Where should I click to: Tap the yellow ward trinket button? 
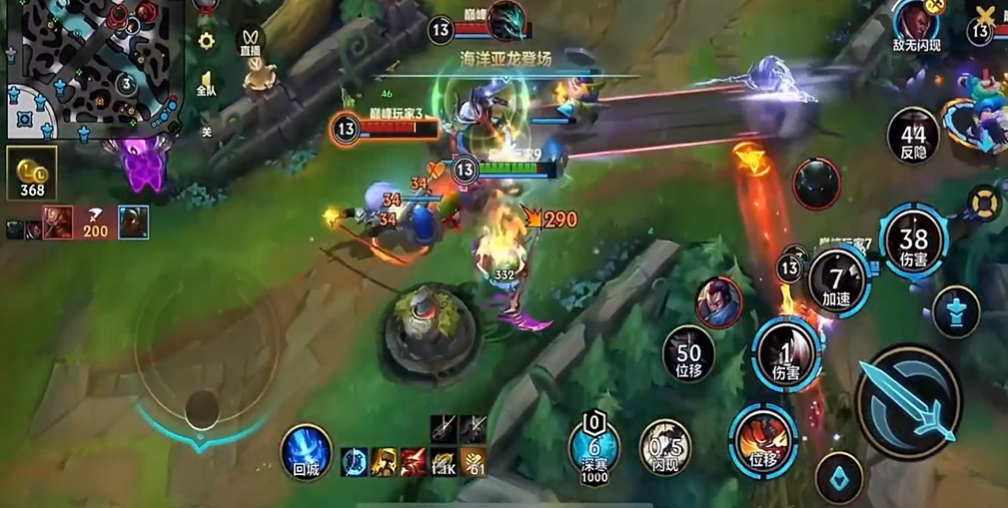tap(984, 202)
